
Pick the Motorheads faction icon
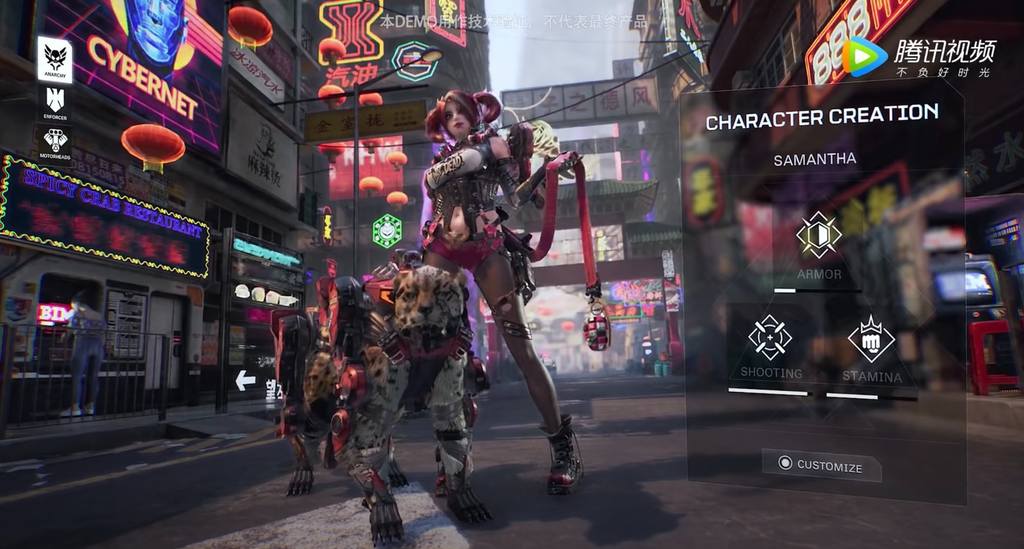(55, 143)
